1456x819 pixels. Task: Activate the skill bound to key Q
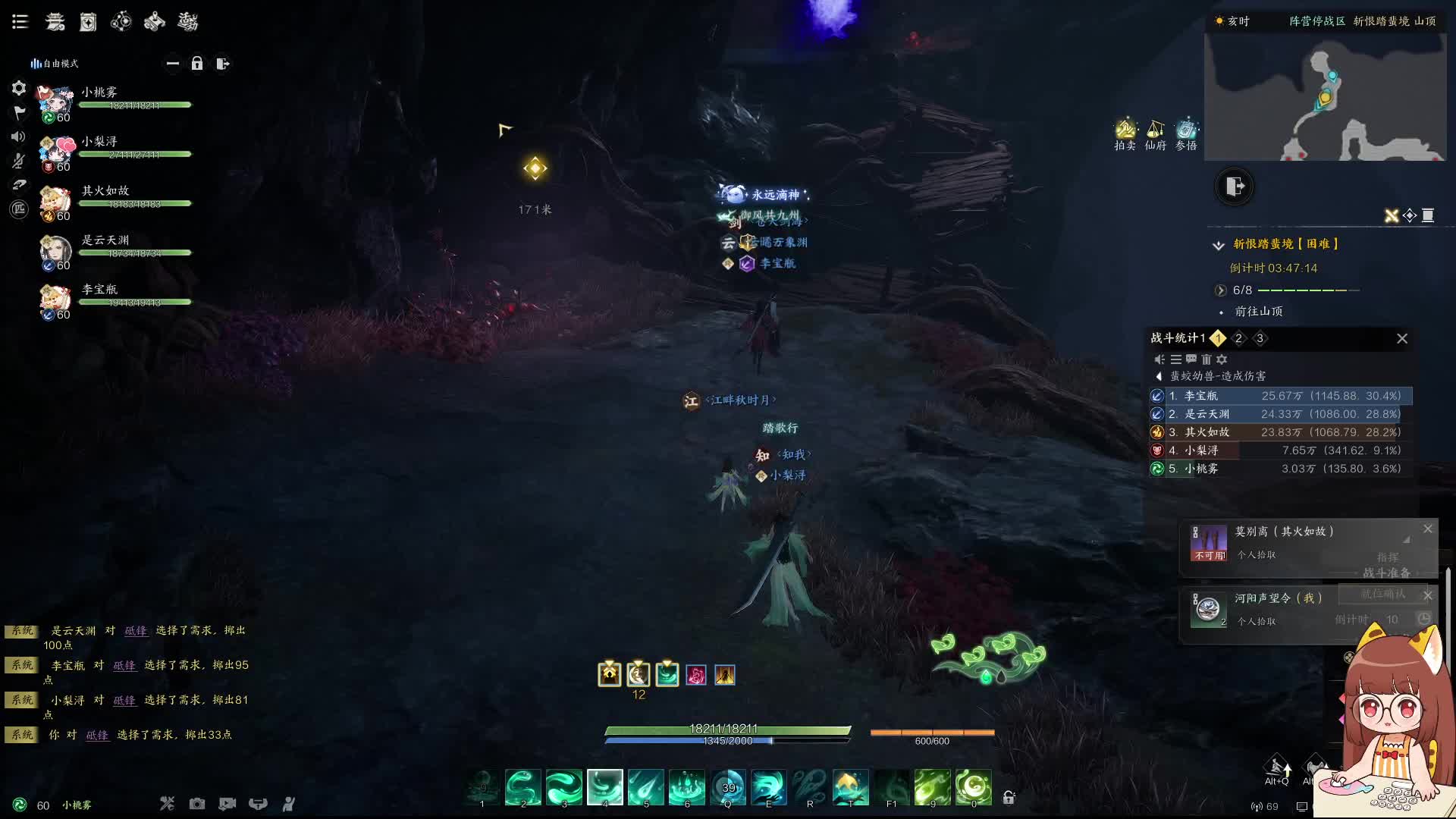(728, 787)
